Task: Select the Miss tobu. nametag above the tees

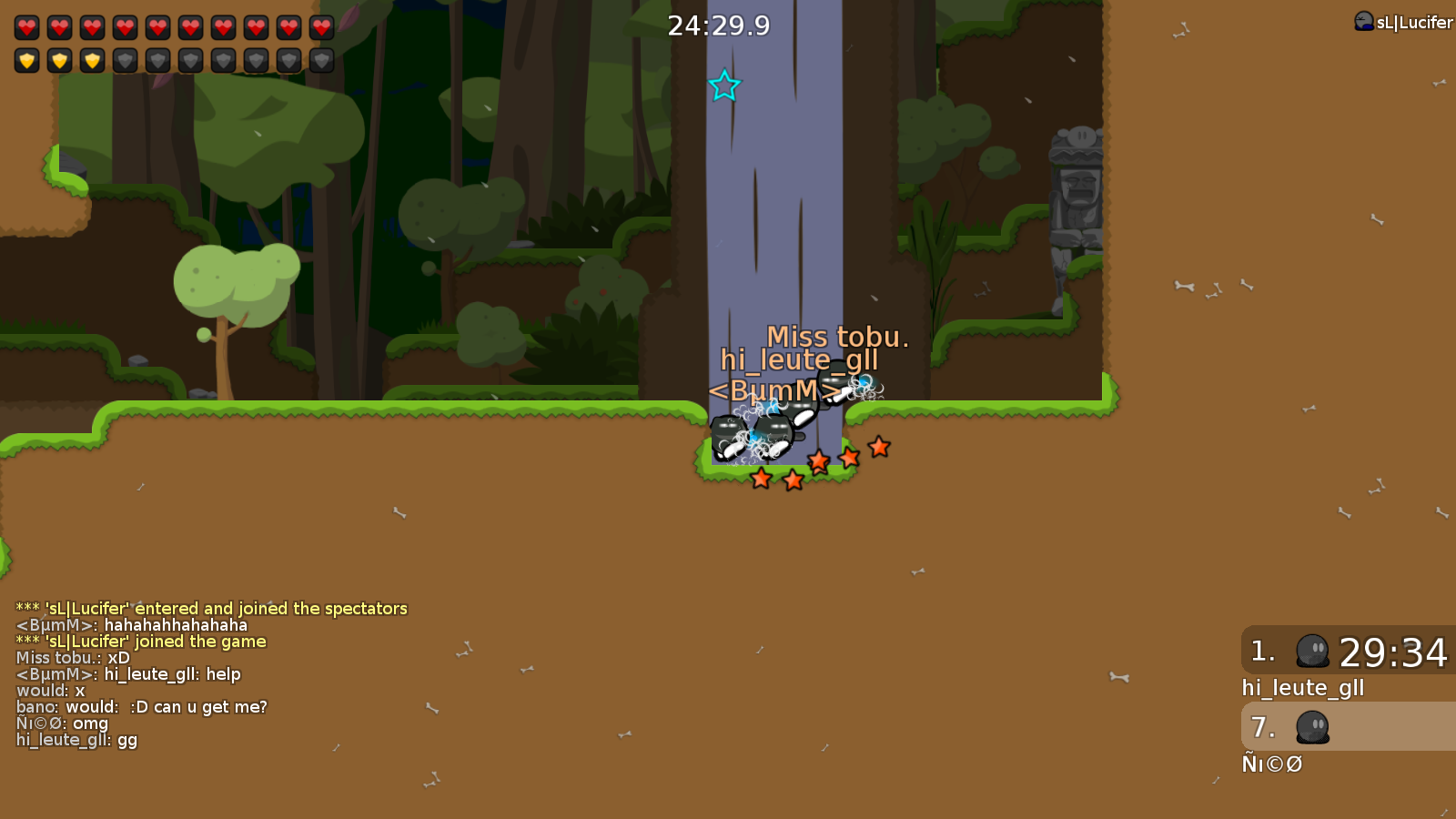Action: (838, 338)
